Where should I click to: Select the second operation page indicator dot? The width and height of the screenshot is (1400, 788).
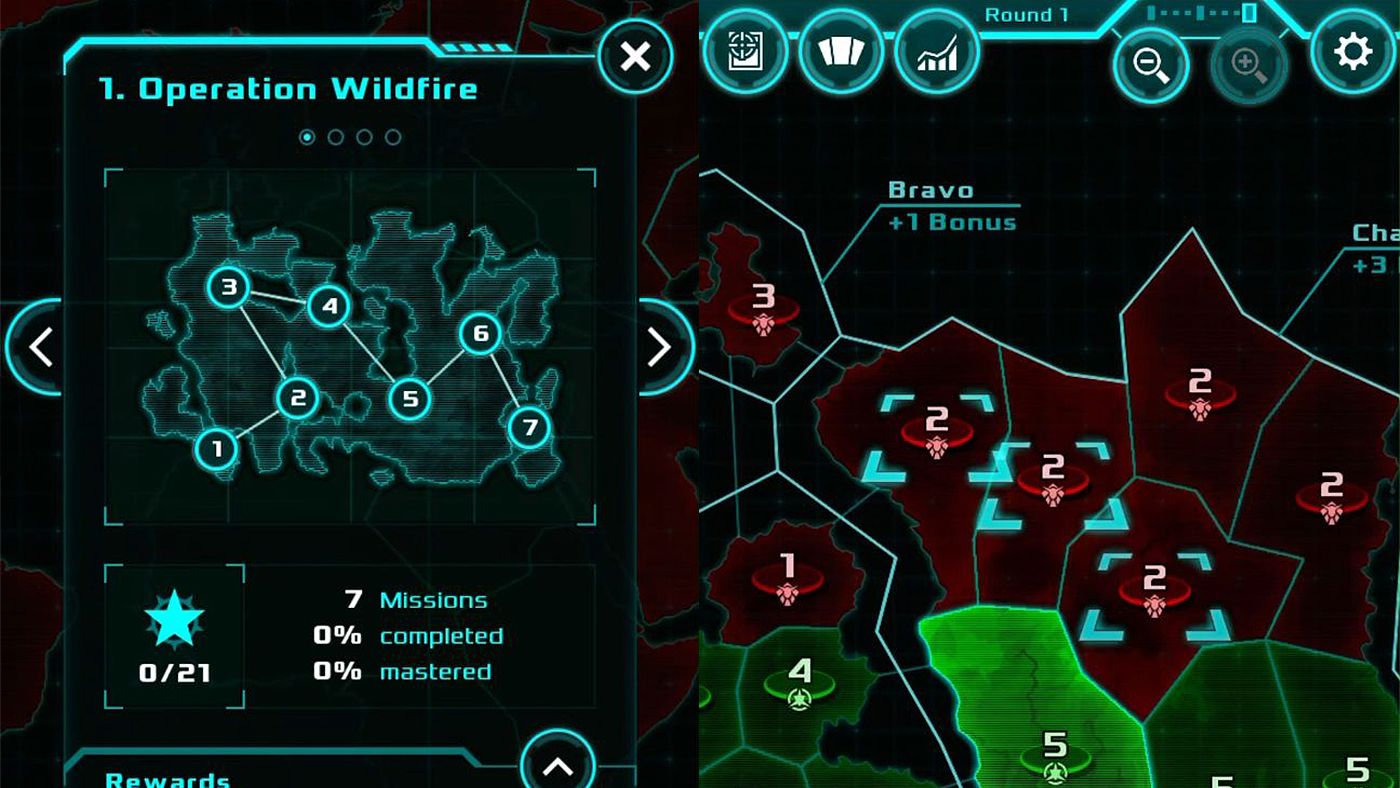(335, 139)
